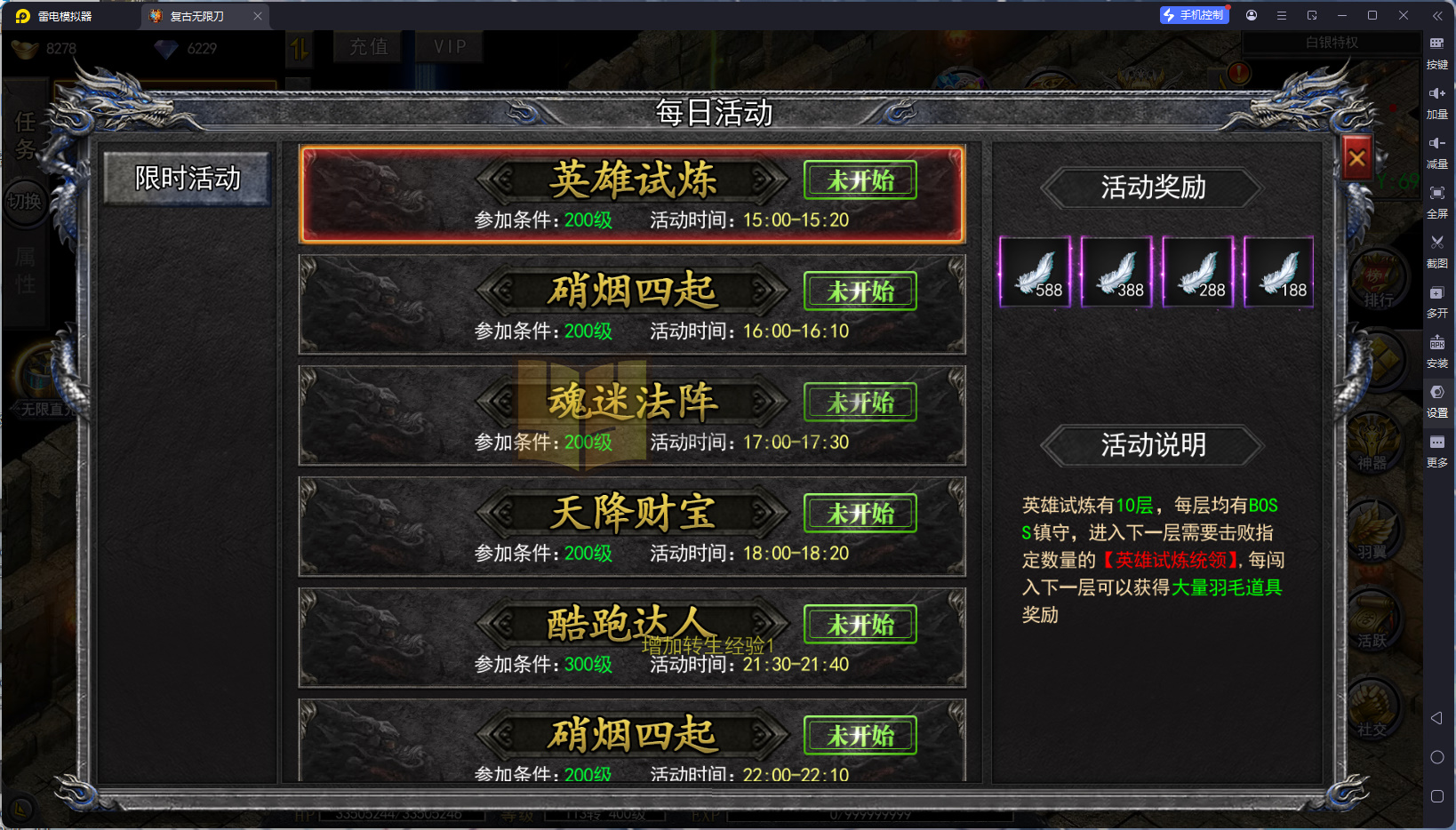The image size is (1456, 830).
Task: Take a screenshot with the 截图 tool
Action: coord(1439,251)
